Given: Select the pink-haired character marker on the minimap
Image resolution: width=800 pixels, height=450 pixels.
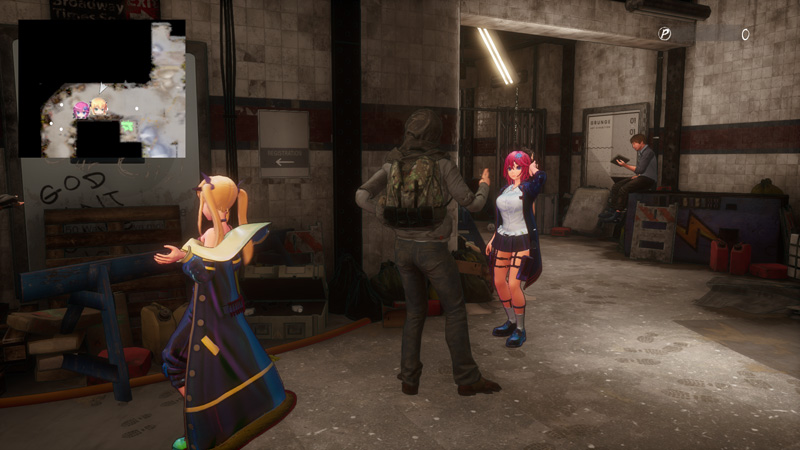Looking at the screenshot, I should pyautogui.click(x=80, y=109).
